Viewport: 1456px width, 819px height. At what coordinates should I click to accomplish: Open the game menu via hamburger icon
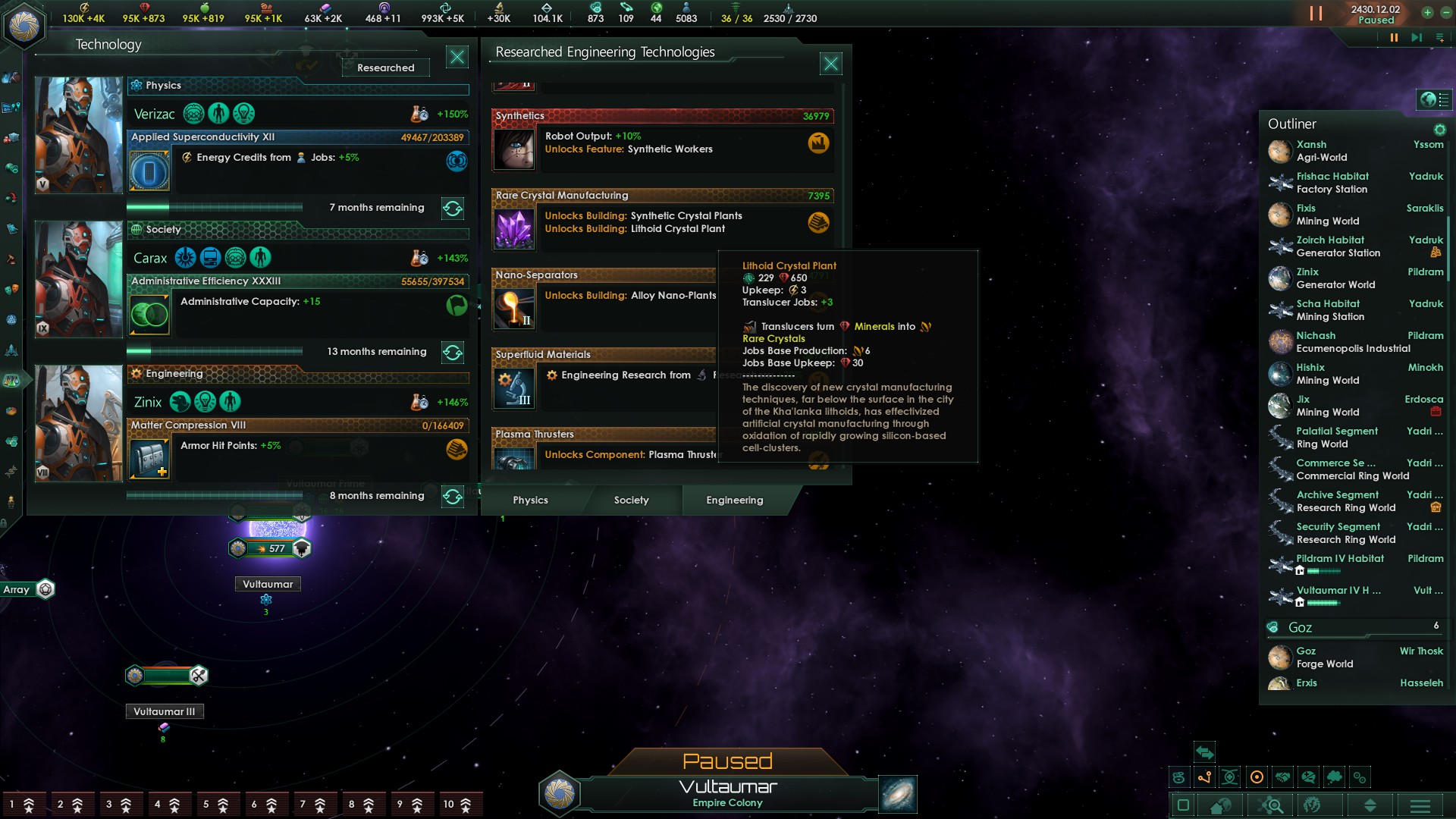point(1420,806)
